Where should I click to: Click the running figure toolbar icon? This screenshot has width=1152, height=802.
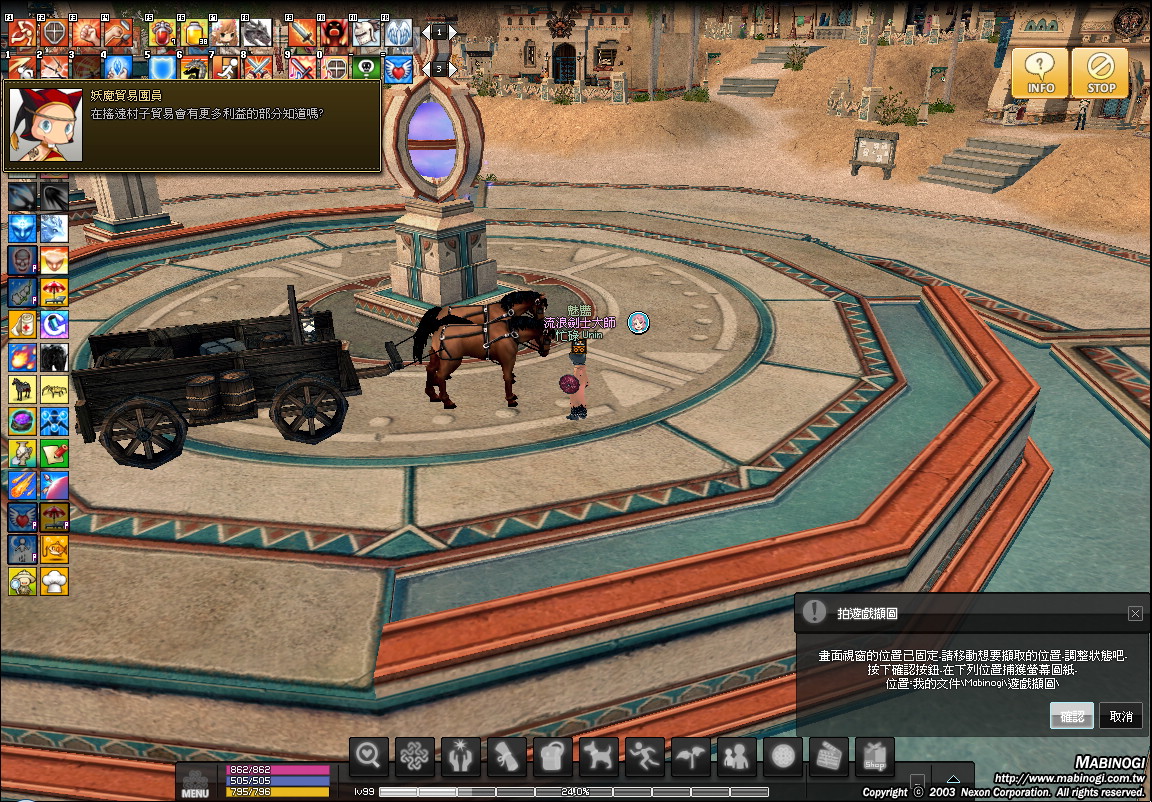[645, 758]
